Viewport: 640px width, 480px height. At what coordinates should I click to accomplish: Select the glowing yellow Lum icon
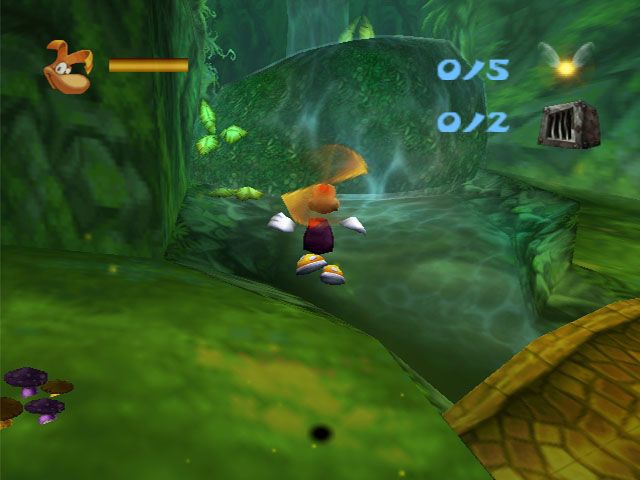pyautogui.click(x=566, y=66)
